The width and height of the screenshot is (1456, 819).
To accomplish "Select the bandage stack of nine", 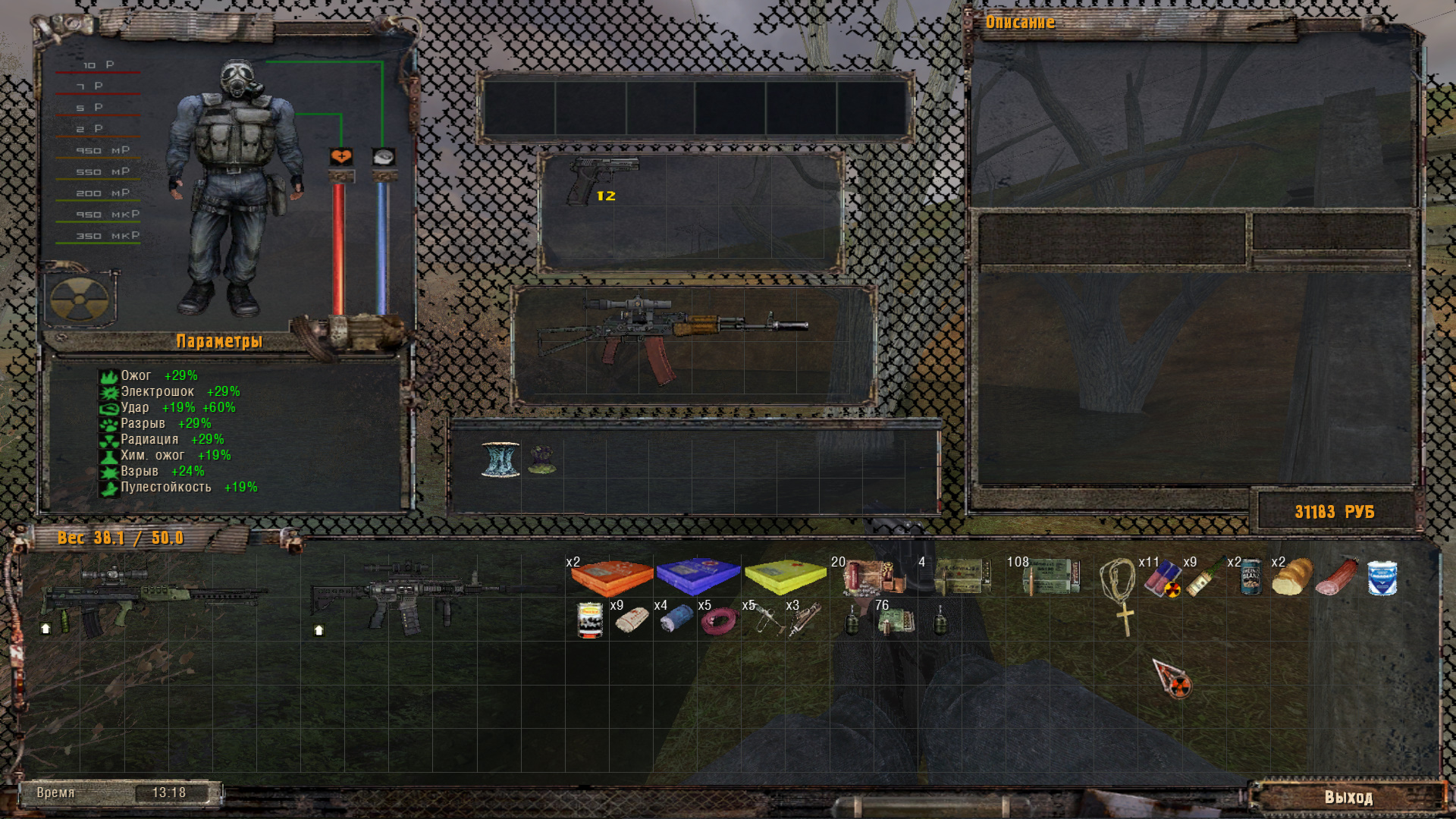I will (631, 621).
